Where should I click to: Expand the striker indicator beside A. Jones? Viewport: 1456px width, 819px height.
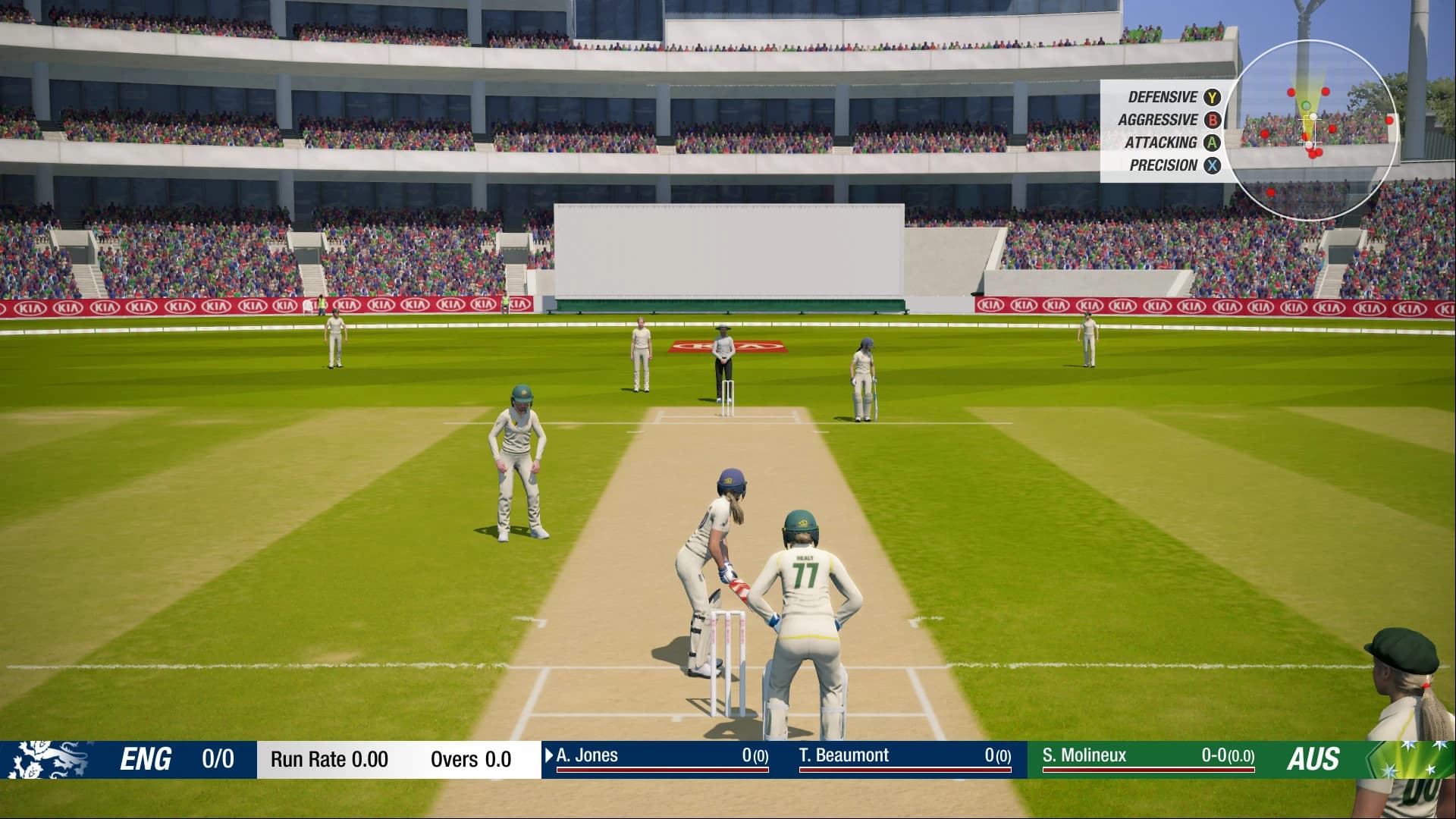pyautogui.click(x=549, y=755)
